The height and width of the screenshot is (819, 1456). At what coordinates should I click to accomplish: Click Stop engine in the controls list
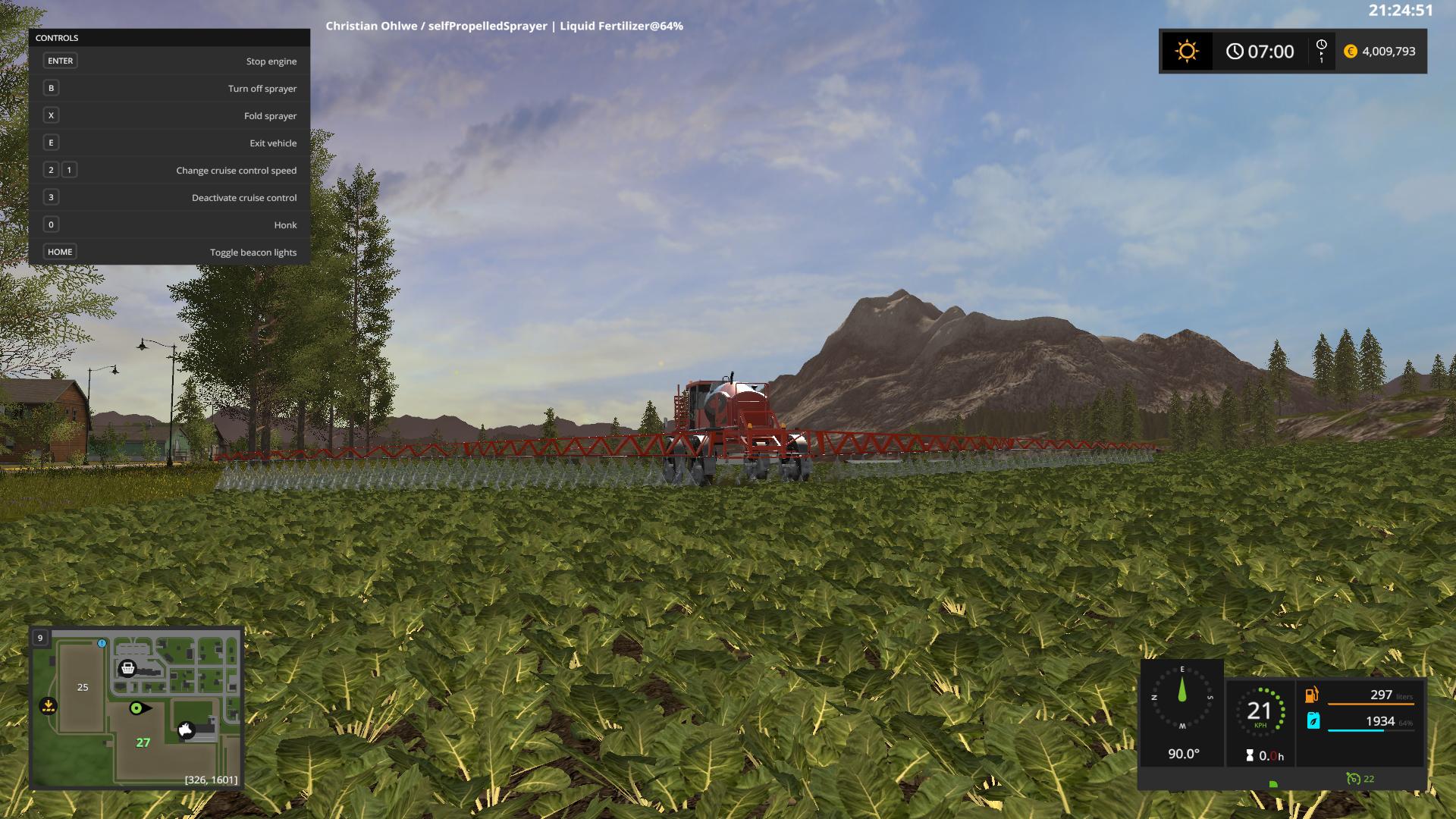coord(271,61)
